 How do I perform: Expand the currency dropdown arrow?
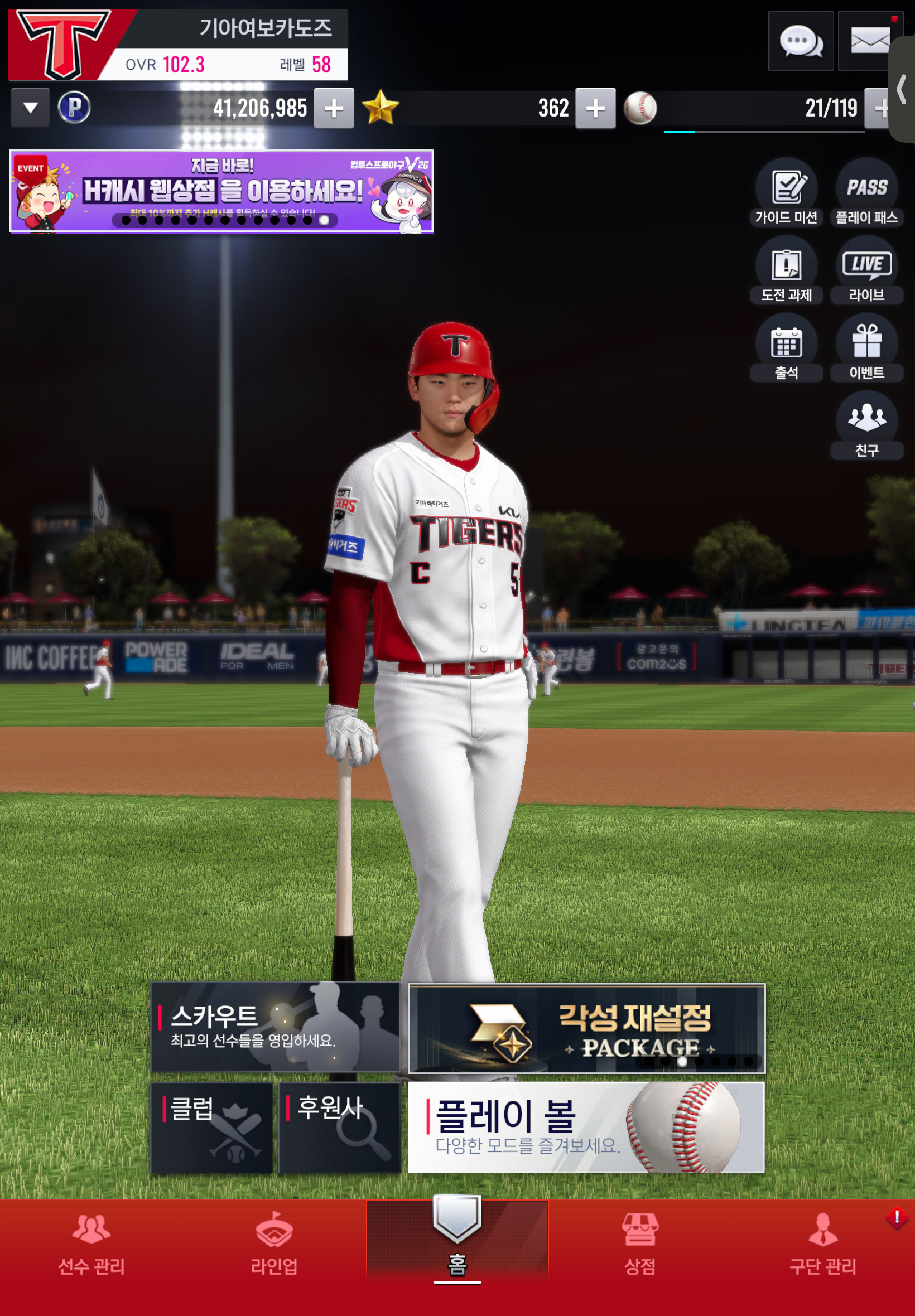tap(30, 108)
